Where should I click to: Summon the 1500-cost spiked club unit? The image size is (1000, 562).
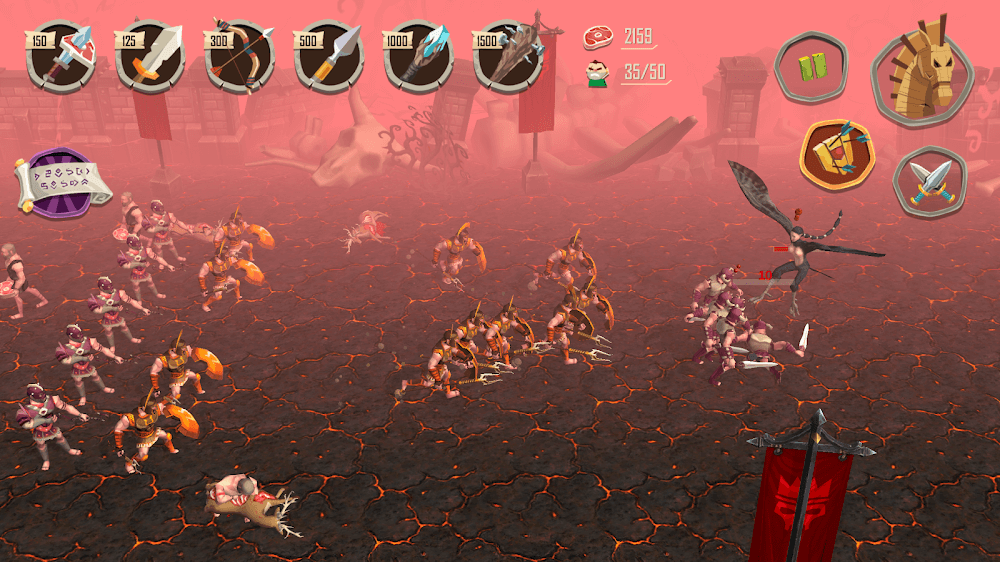click(508, 58)
